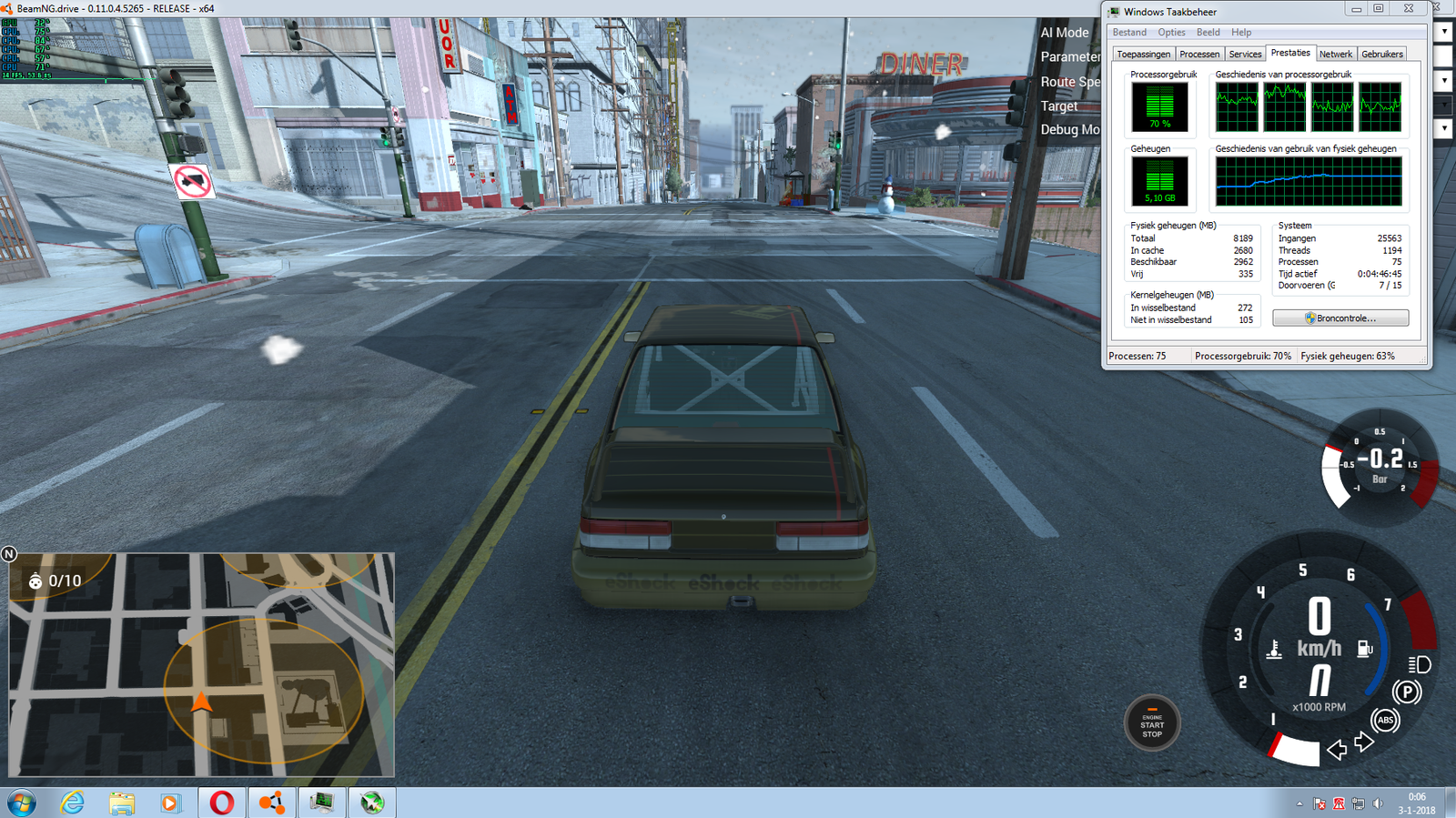Toggle the ABS indicator on the dash HUD
This screenshot has width=1456, height=818.
click(x=1385, y=722)
